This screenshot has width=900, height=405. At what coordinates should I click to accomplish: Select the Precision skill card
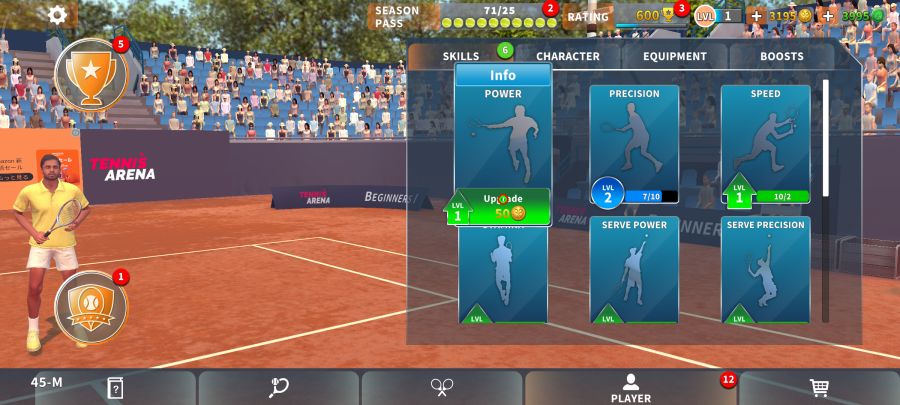tap(634, 140)
